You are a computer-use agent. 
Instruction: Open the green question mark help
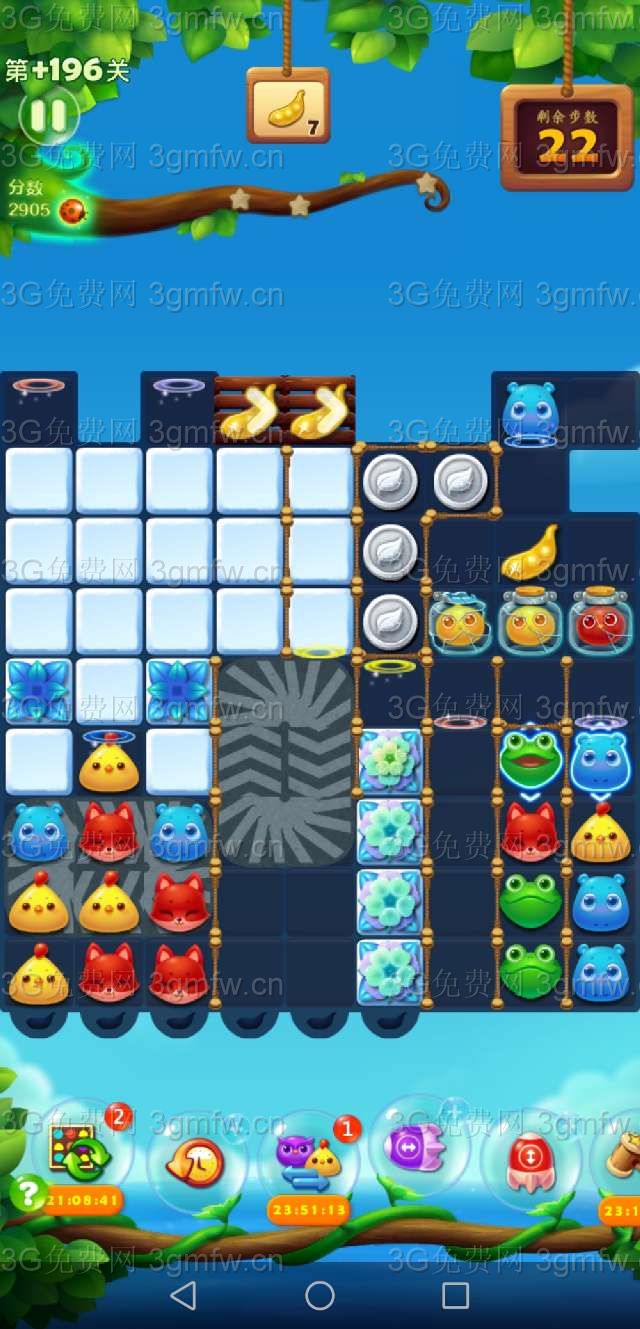(27, 1192)
